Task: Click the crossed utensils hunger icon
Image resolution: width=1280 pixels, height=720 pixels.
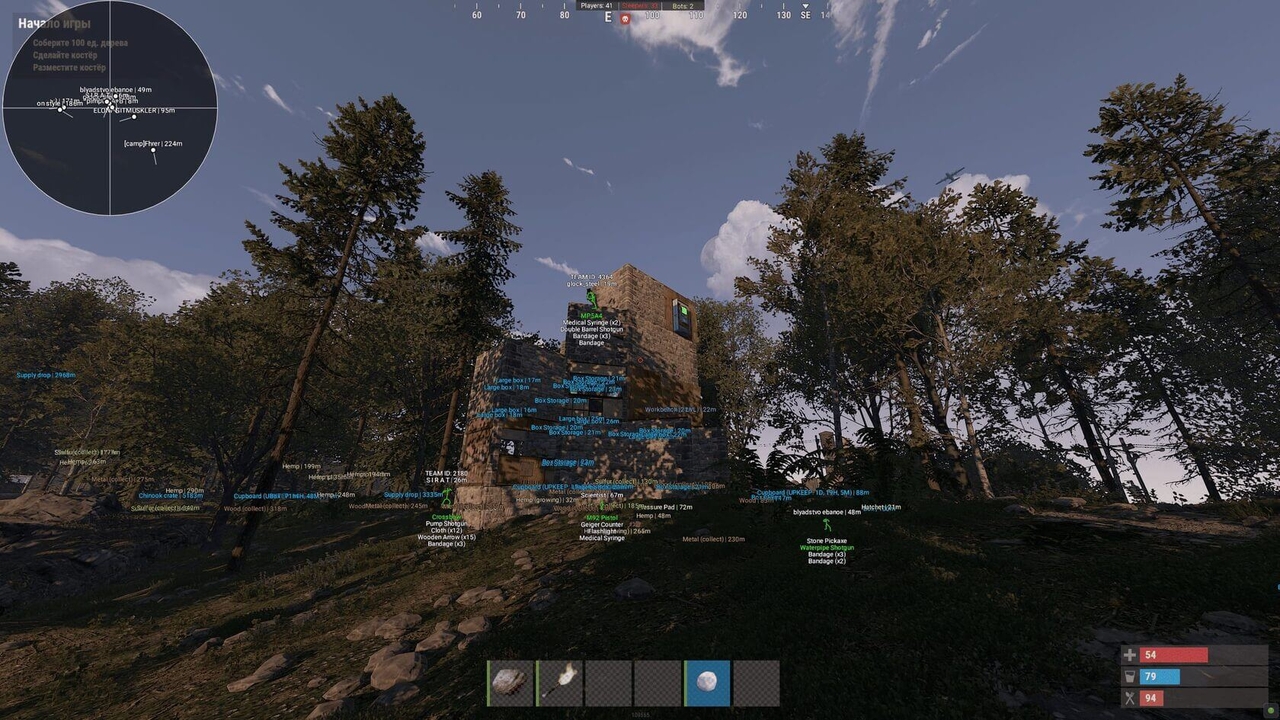Action: pos(1130,697)
